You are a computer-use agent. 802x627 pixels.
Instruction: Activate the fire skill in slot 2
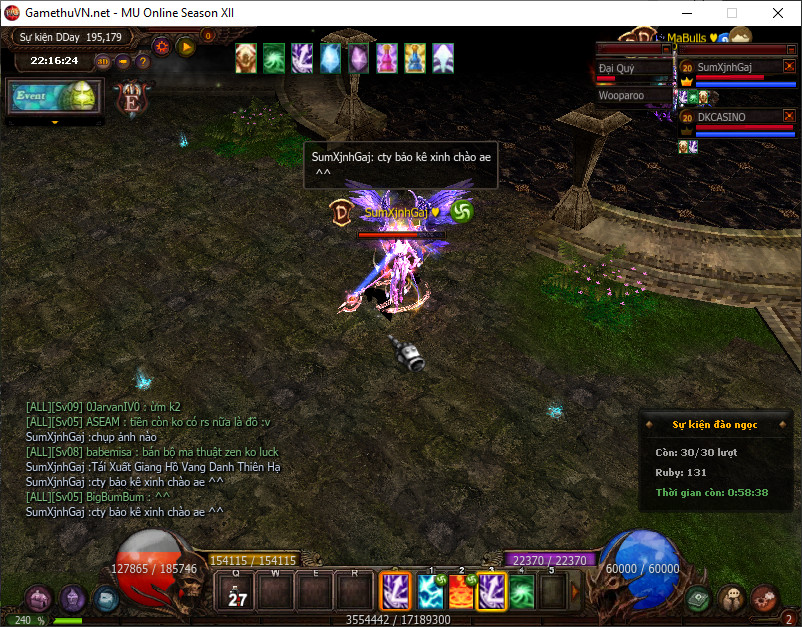point(462,590)
